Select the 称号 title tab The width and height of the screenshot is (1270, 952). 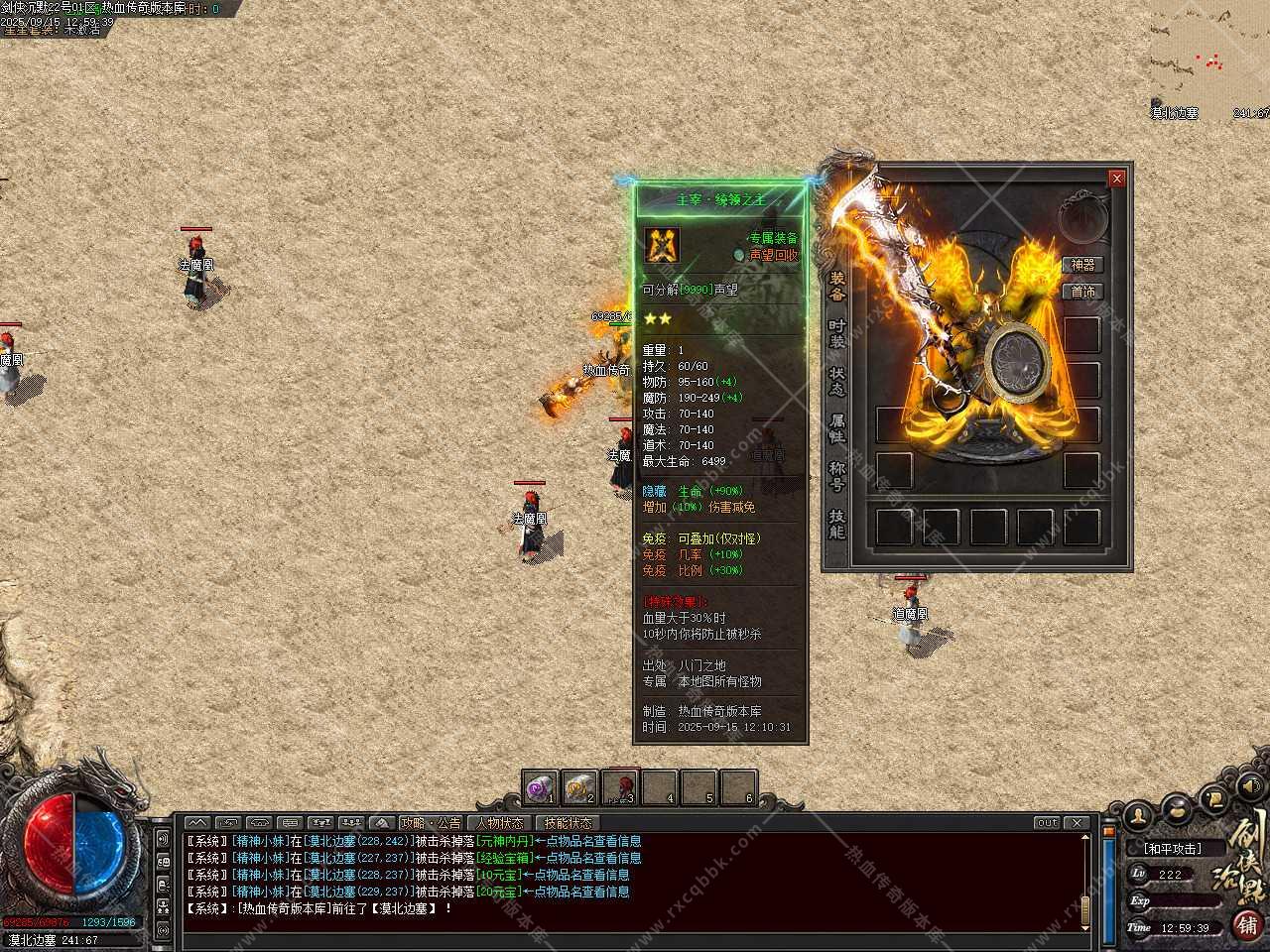[837, 476]
